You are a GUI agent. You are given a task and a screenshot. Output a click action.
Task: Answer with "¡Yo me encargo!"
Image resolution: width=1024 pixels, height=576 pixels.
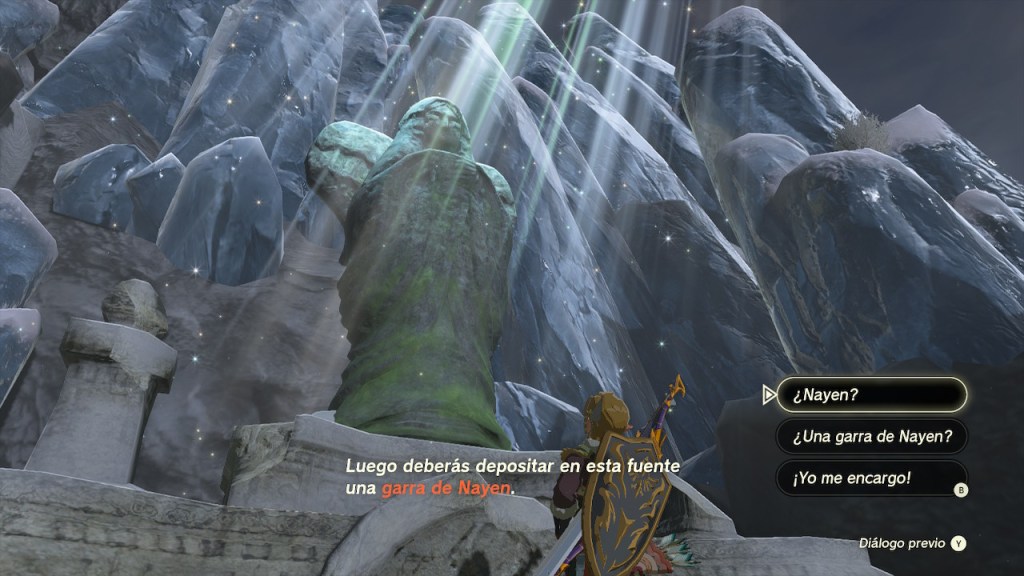[871, 478]
